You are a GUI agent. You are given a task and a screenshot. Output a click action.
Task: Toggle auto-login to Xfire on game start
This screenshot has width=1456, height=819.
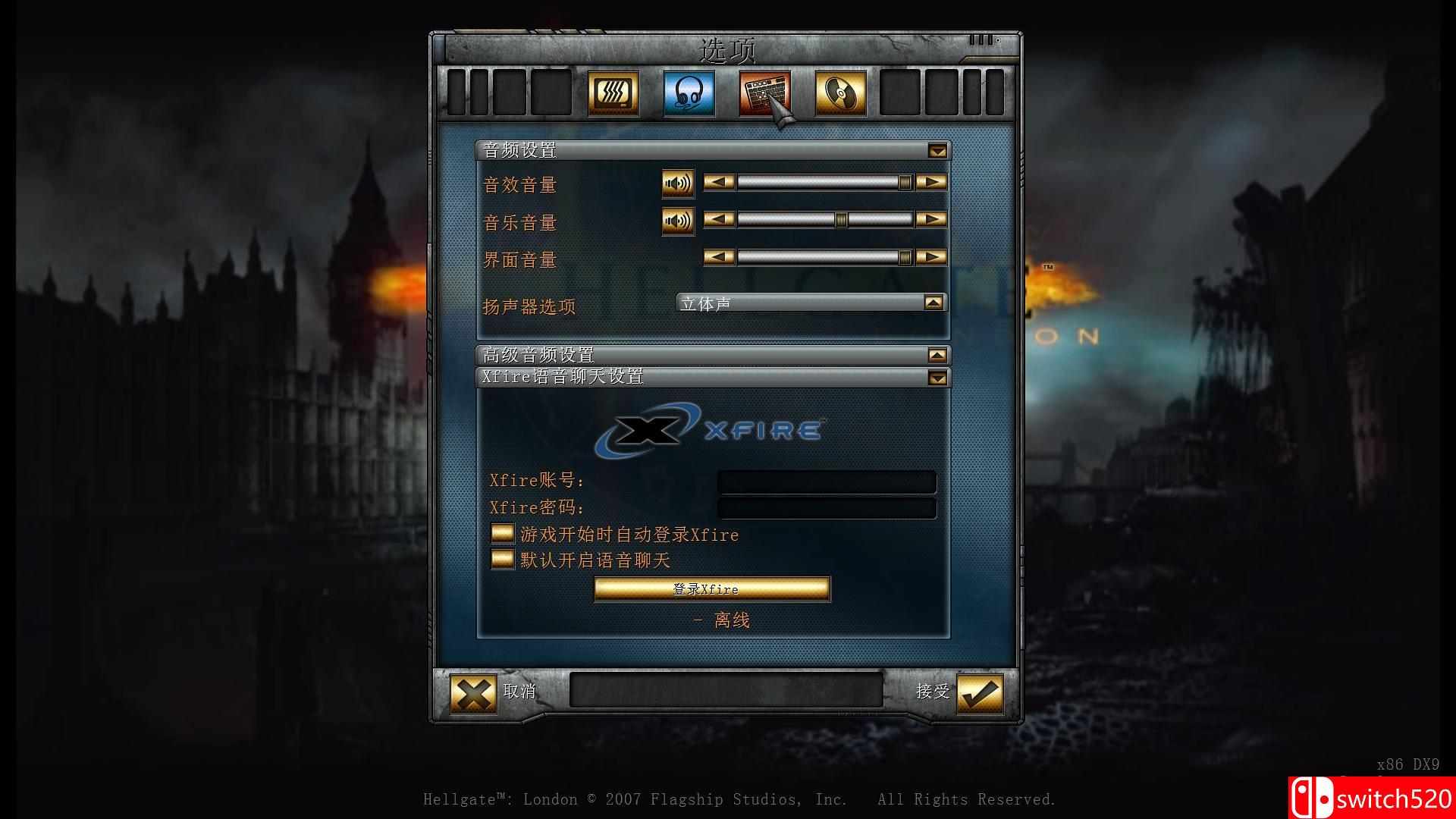click(x=501, y=535)
